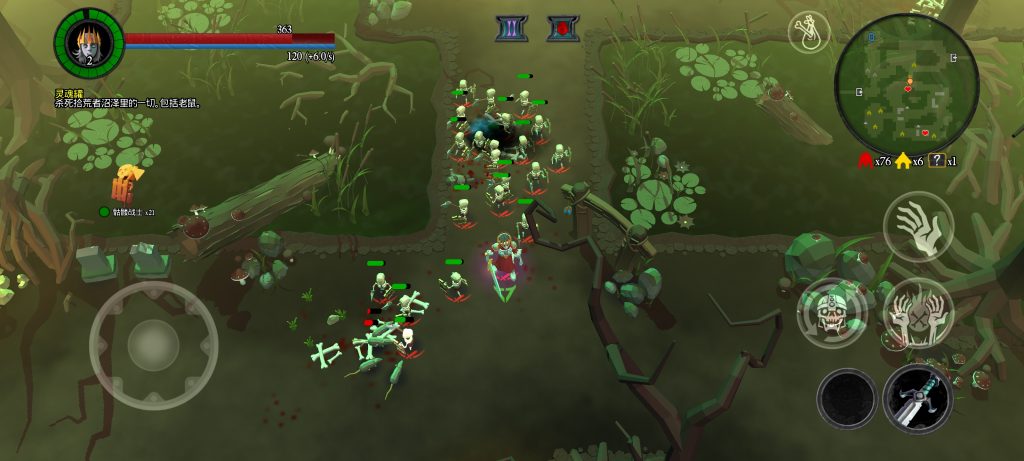Tap the necromancer character portrait
This screenshot has height=461, width=1024.
click(88, 42)
